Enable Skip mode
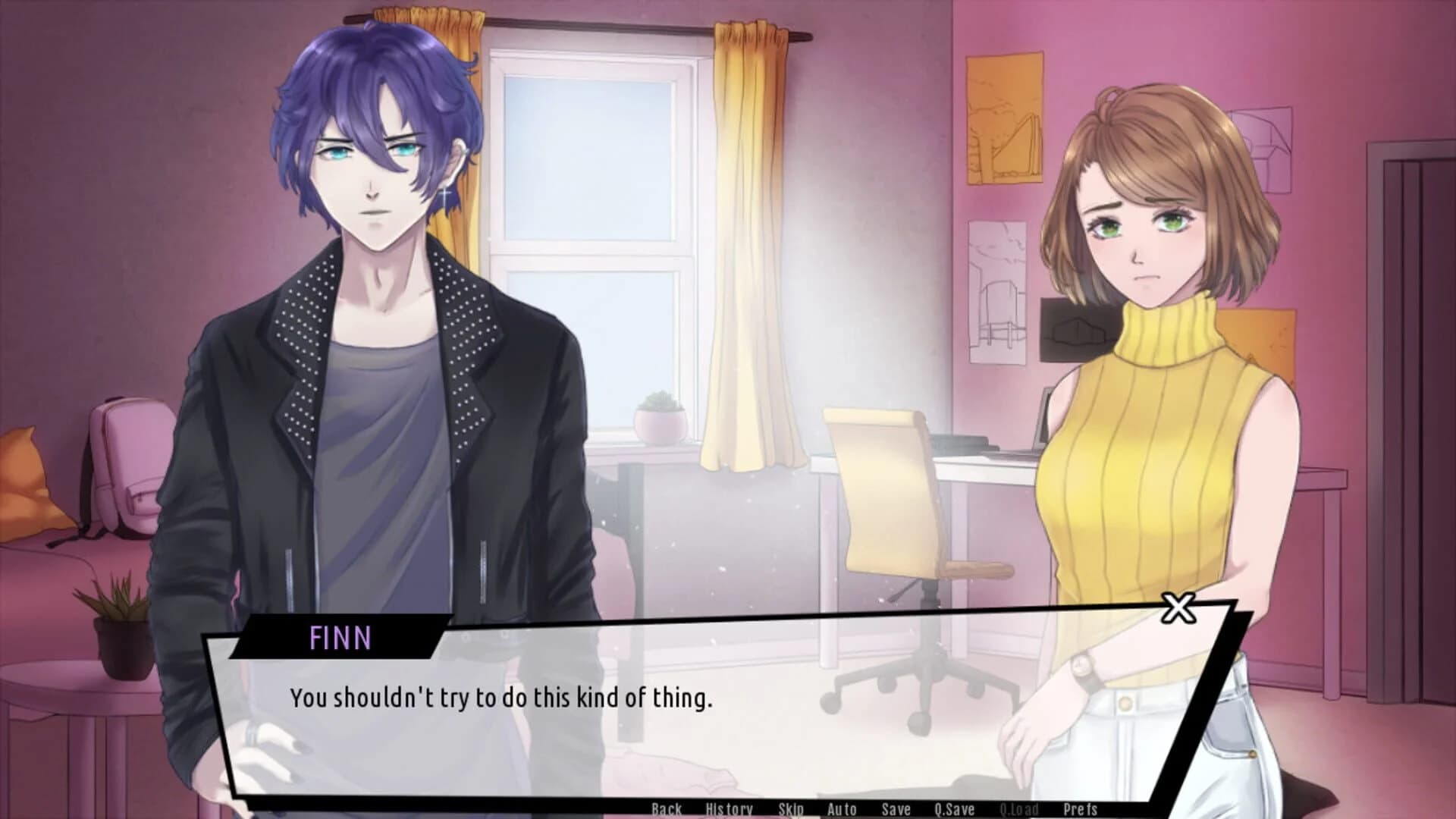 coord(791,809)
